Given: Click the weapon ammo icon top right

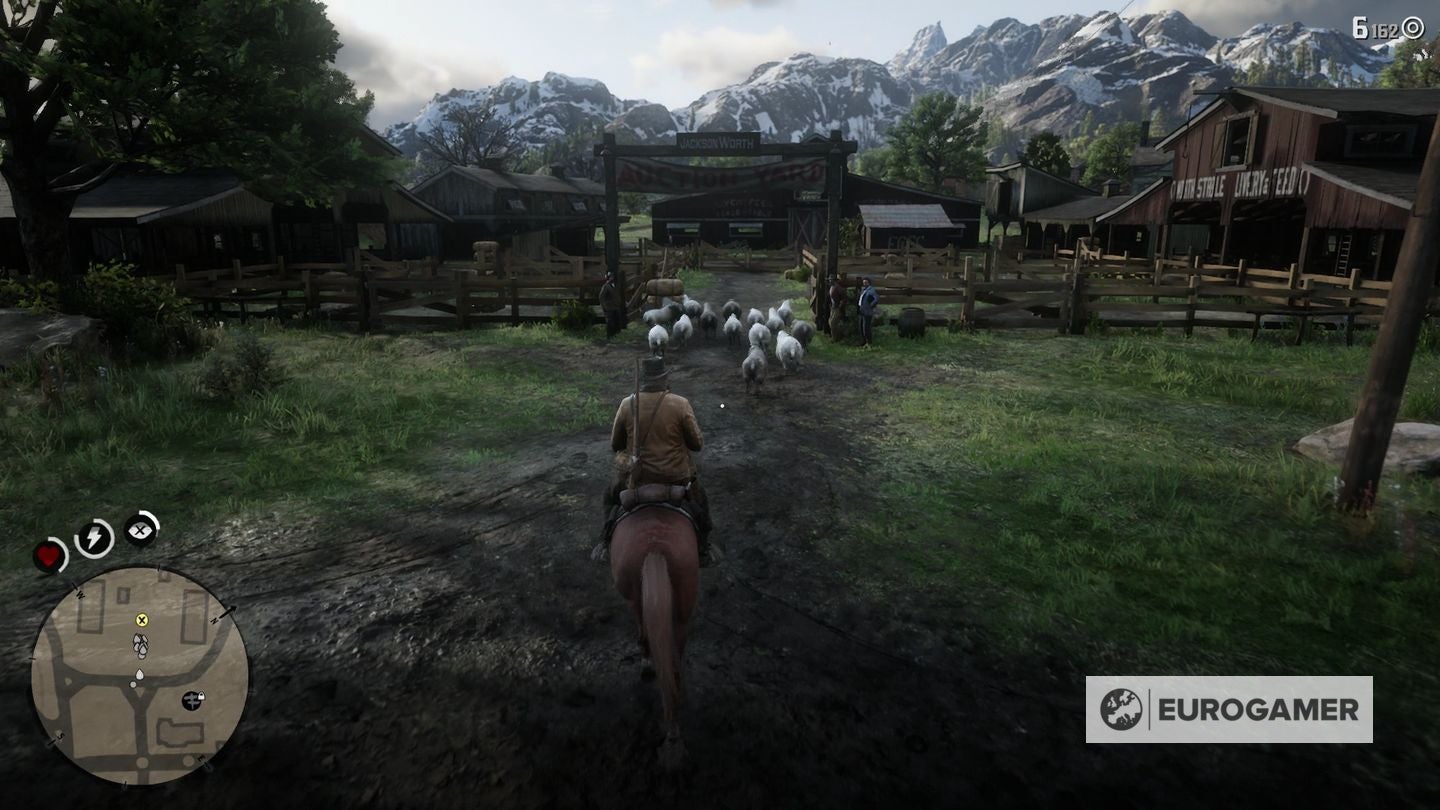Looking at the screenshot, I should [1412, 27].
